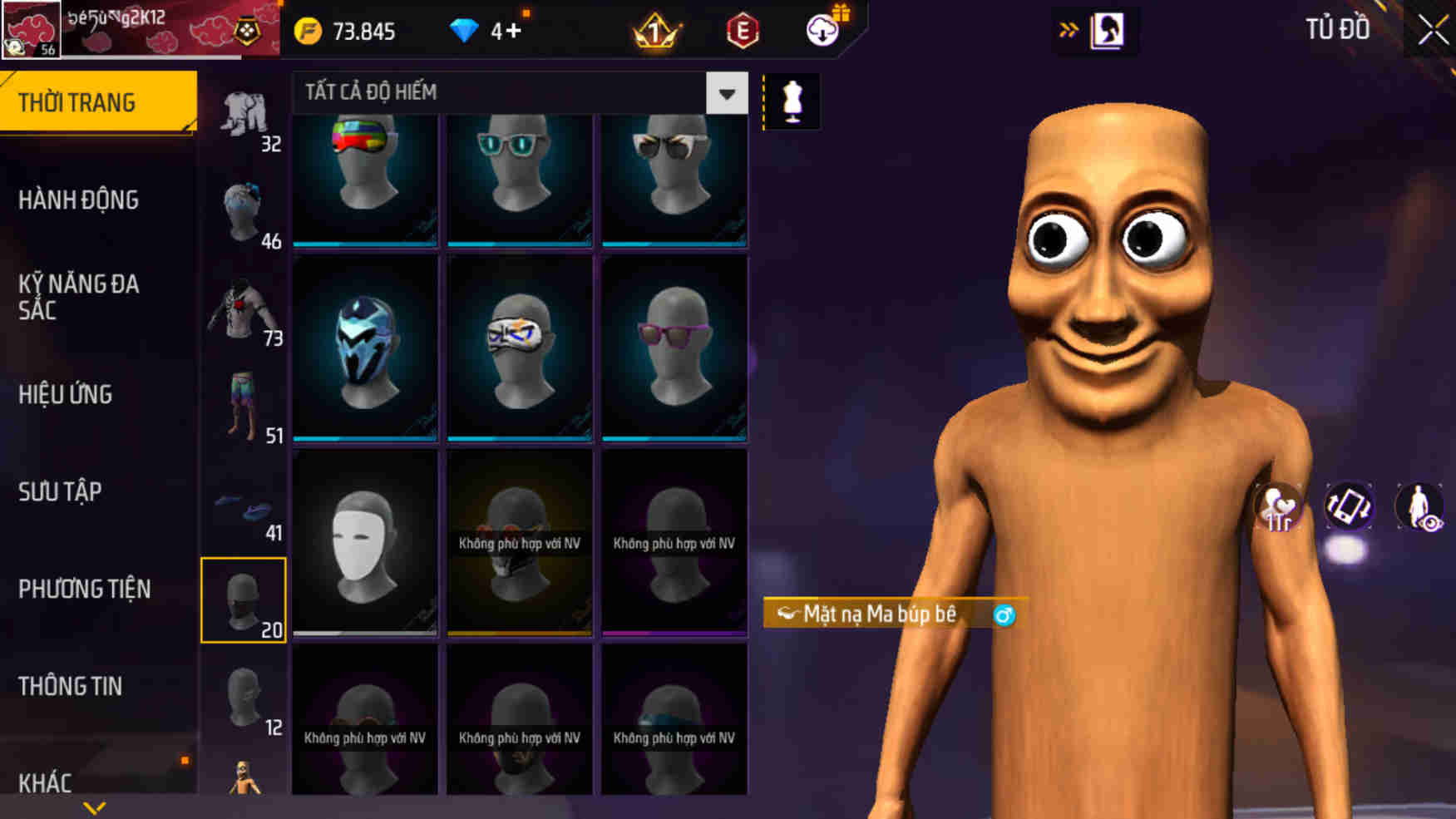Click the red E badge icon

click(743, 31)
